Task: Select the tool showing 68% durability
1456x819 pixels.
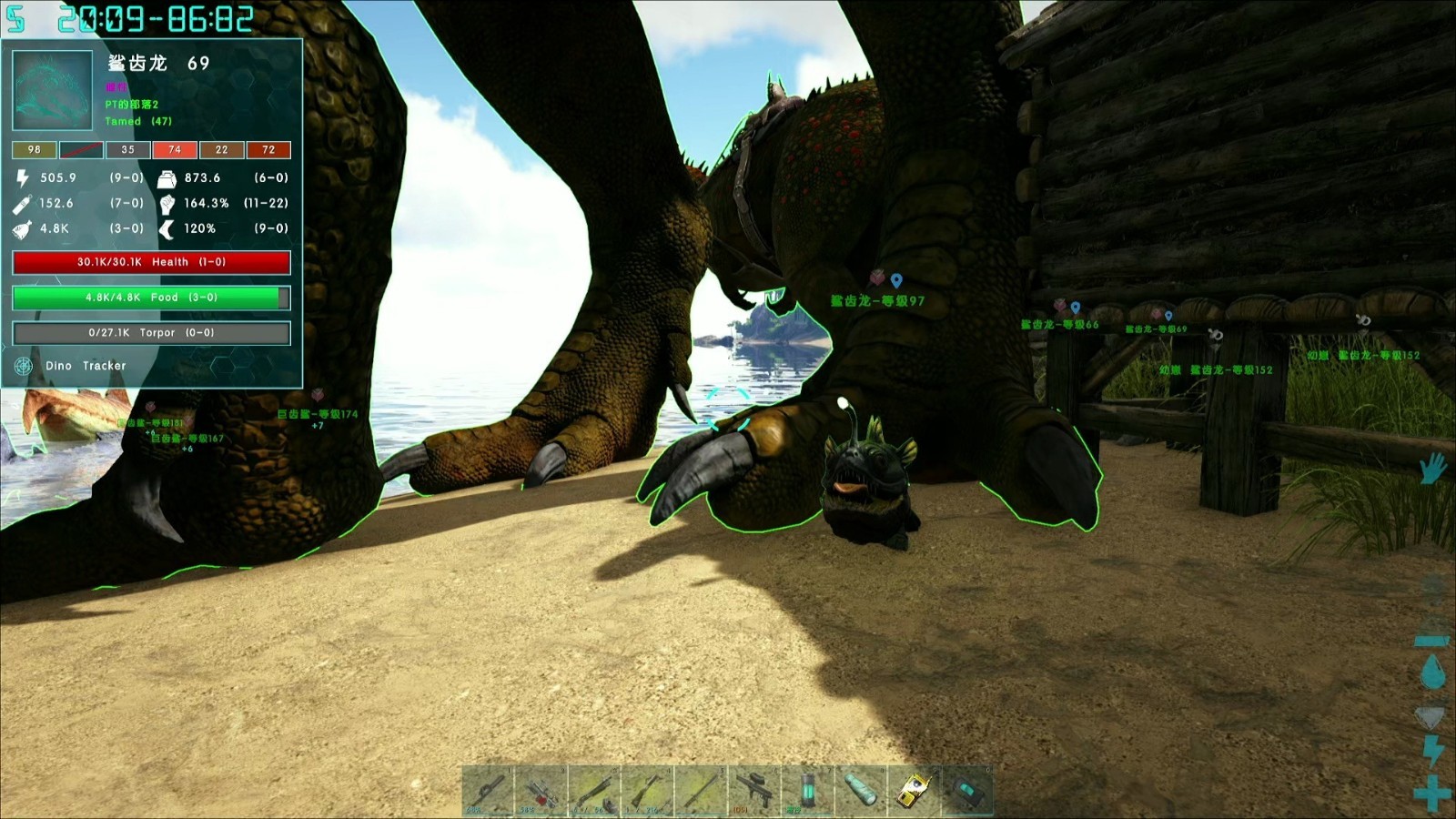Action: pos(487,790)
